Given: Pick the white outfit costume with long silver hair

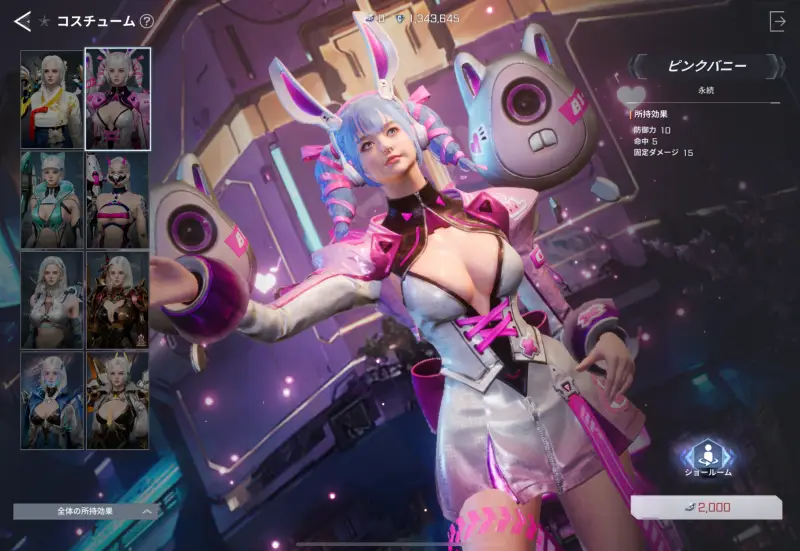Looking at the screenshot, I should 51,299.
